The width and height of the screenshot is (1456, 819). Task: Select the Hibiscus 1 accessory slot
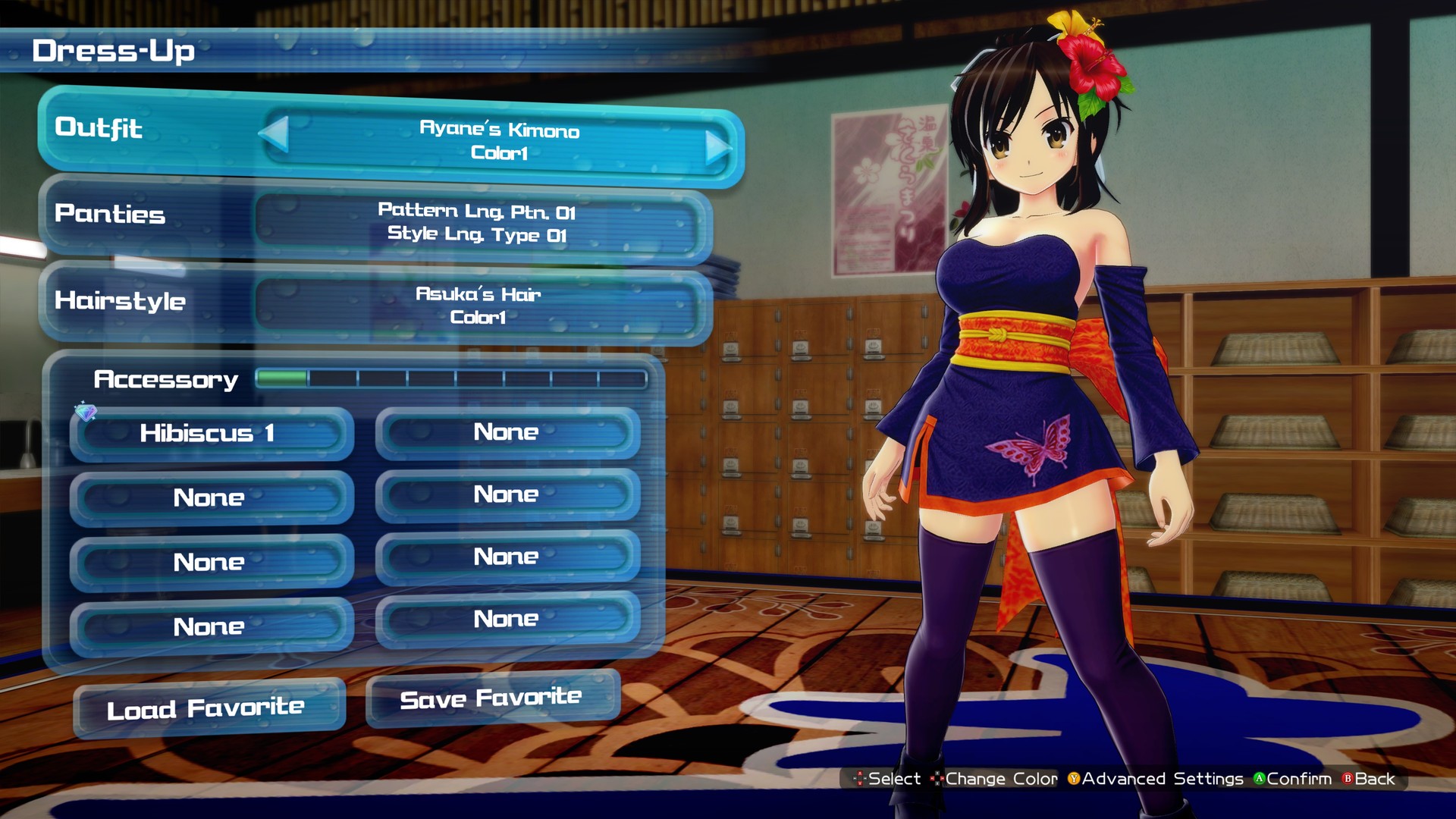(x=210, y=434)
